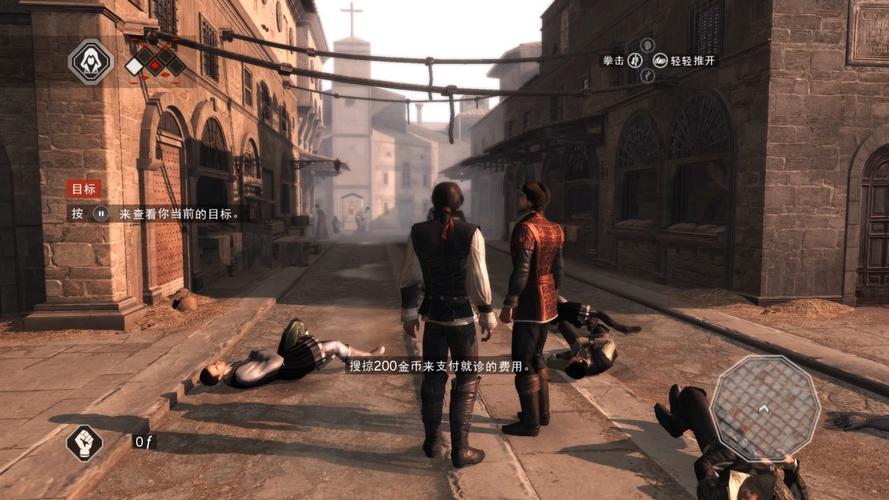
Task: Click the Assassin insignia emblem
Action: pos(90,62)
